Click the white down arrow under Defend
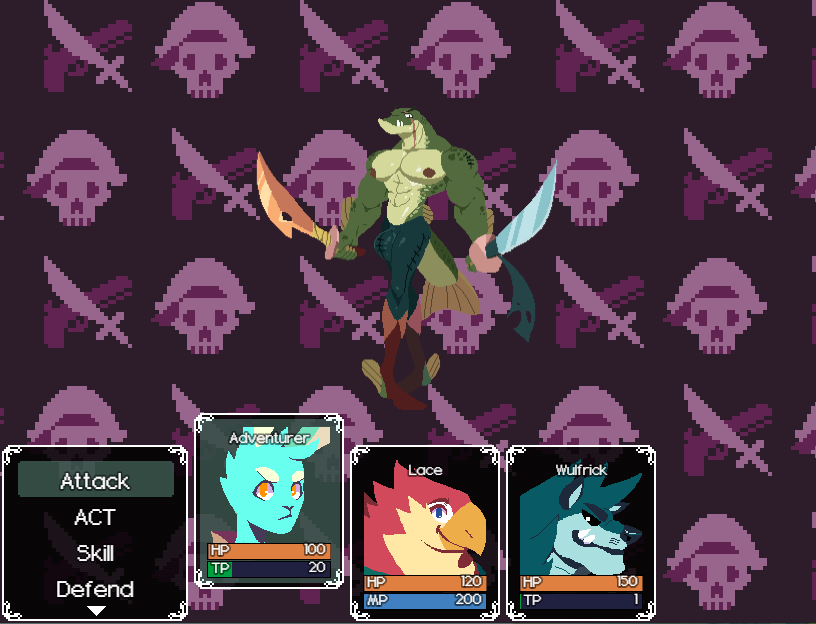 point(96,610)
